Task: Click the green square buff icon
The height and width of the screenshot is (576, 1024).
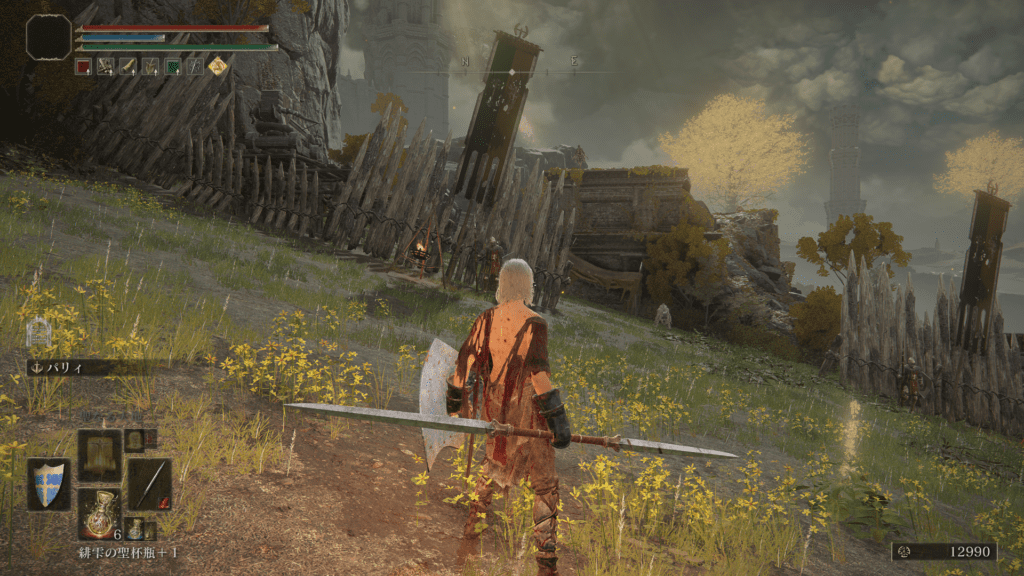Action: tap(172, 67)
